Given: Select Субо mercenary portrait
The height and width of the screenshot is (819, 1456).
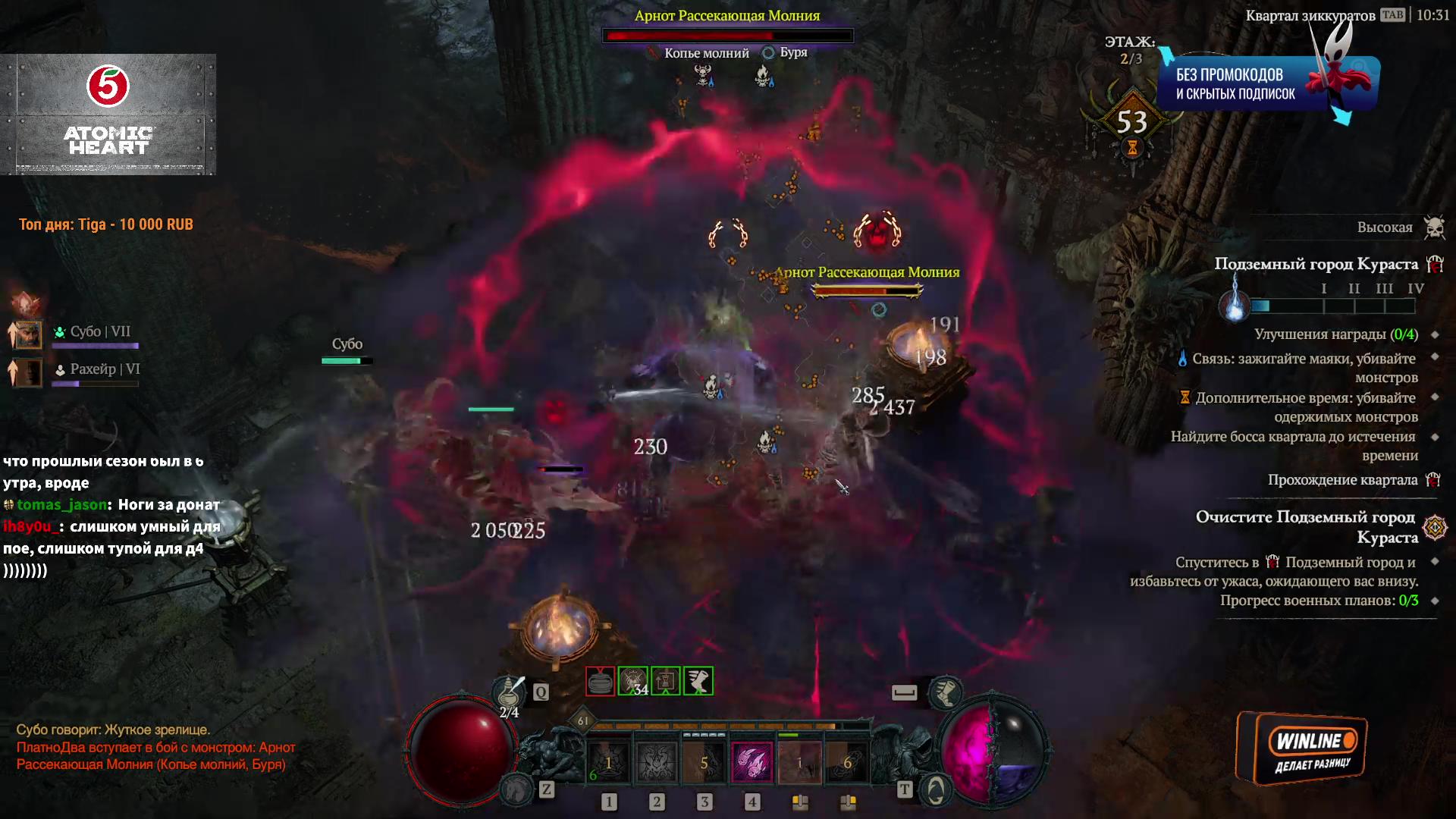Looking at the screenshot, I should [28, 334].
